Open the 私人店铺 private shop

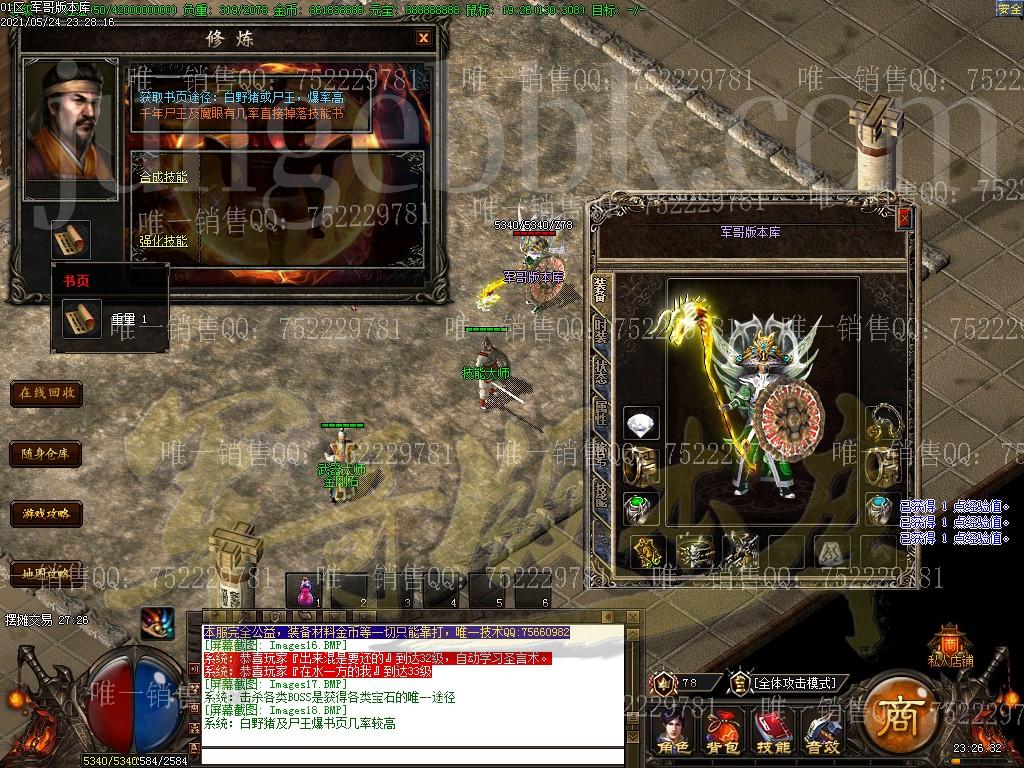[x=949, y=646]
